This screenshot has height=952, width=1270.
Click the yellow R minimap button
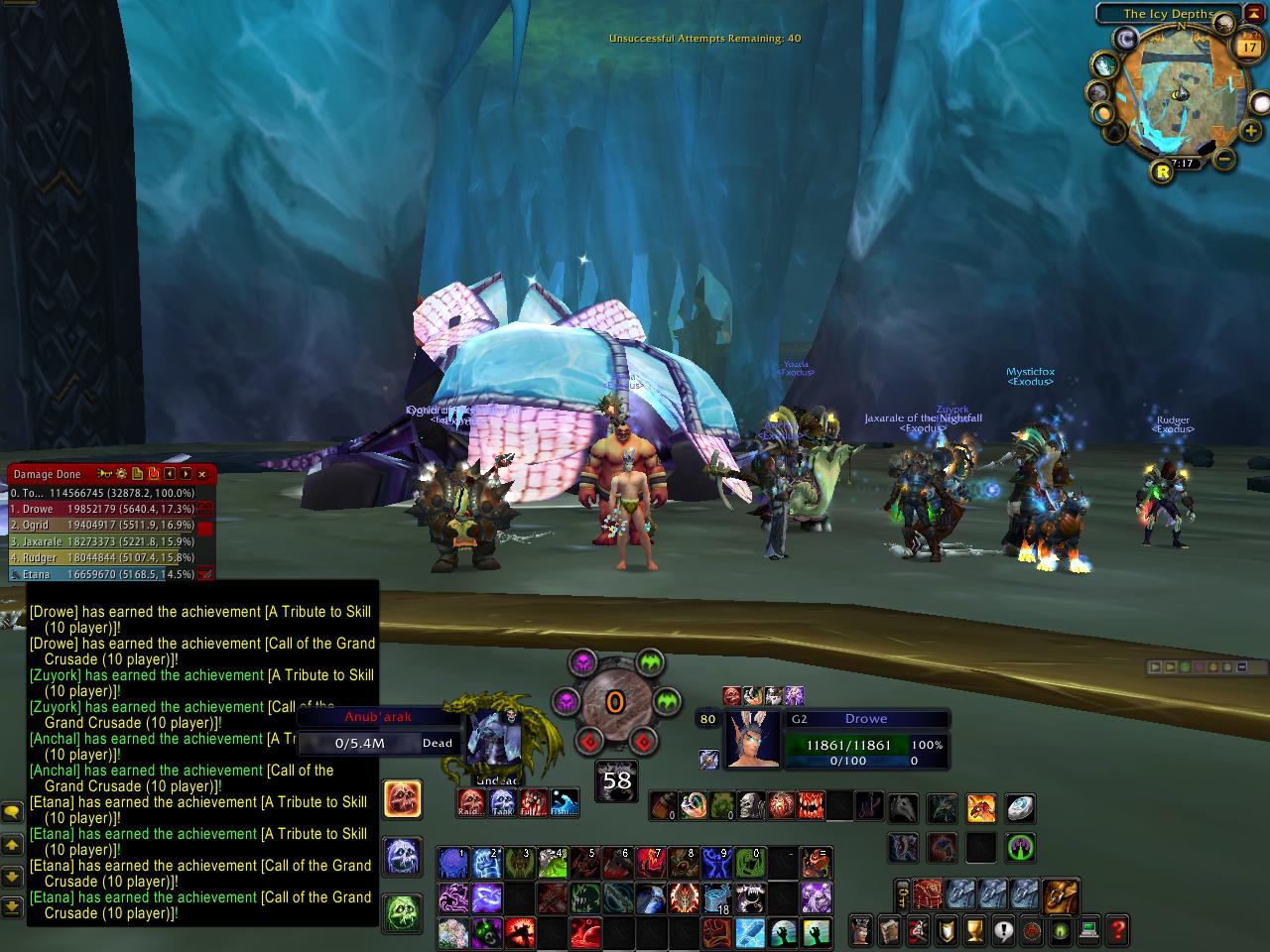point(1163,172)
